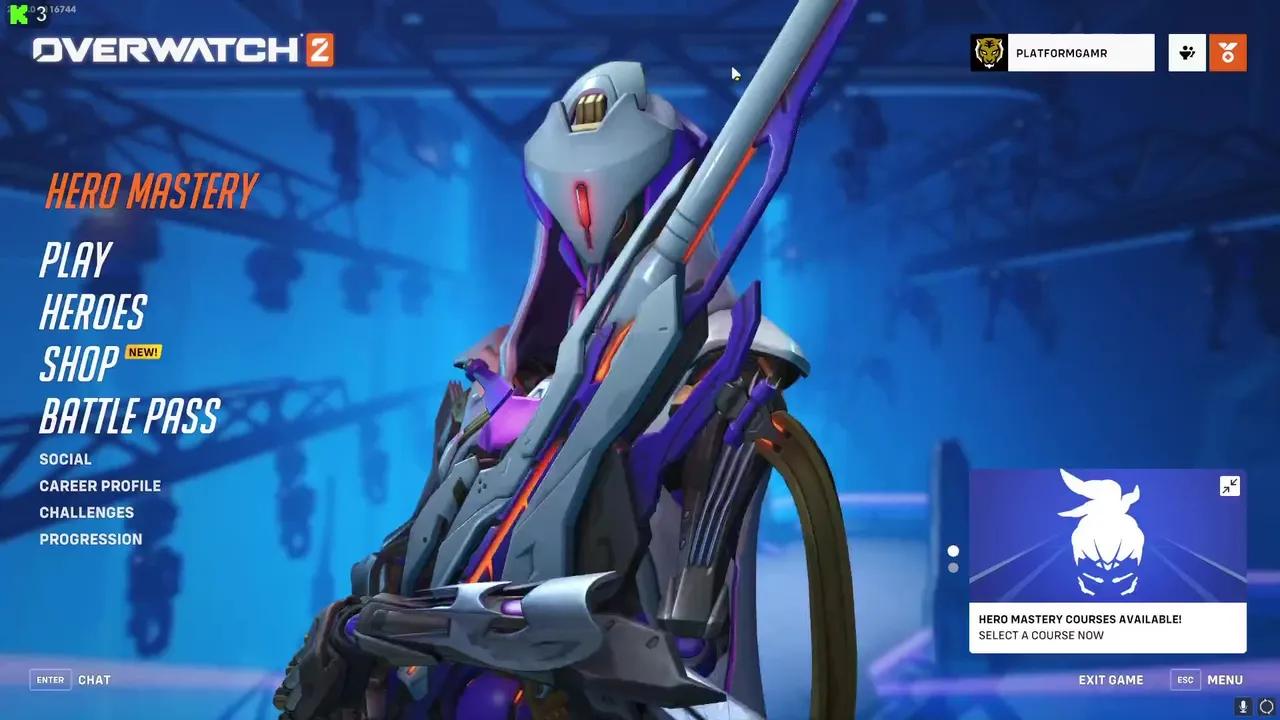
Task: Select the first carousel dot beside the news card
Action: tap(951, 549)
